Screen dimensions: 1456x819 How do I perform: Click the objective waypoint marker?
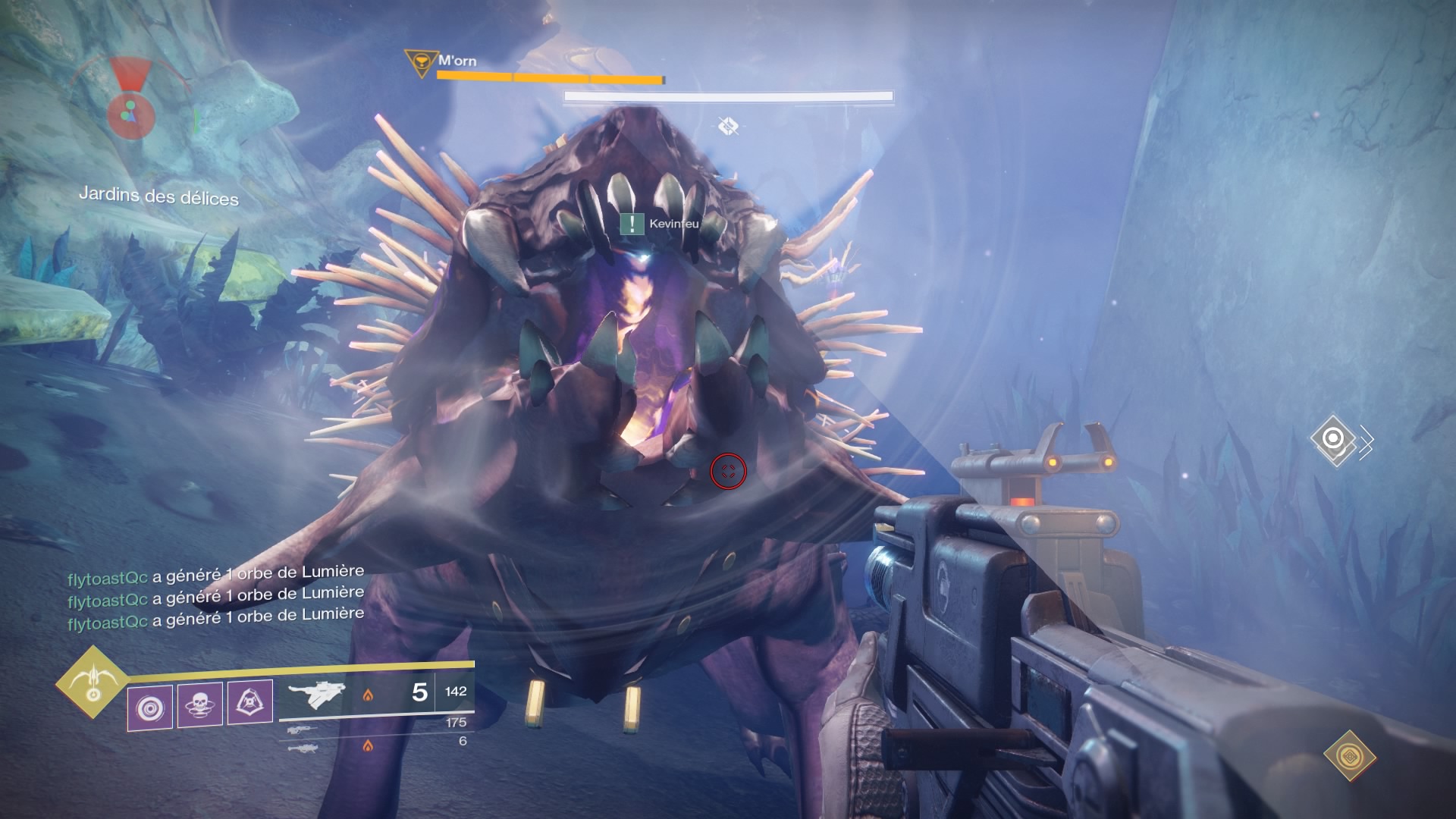pyautogui.click(x=1333, y=438)
